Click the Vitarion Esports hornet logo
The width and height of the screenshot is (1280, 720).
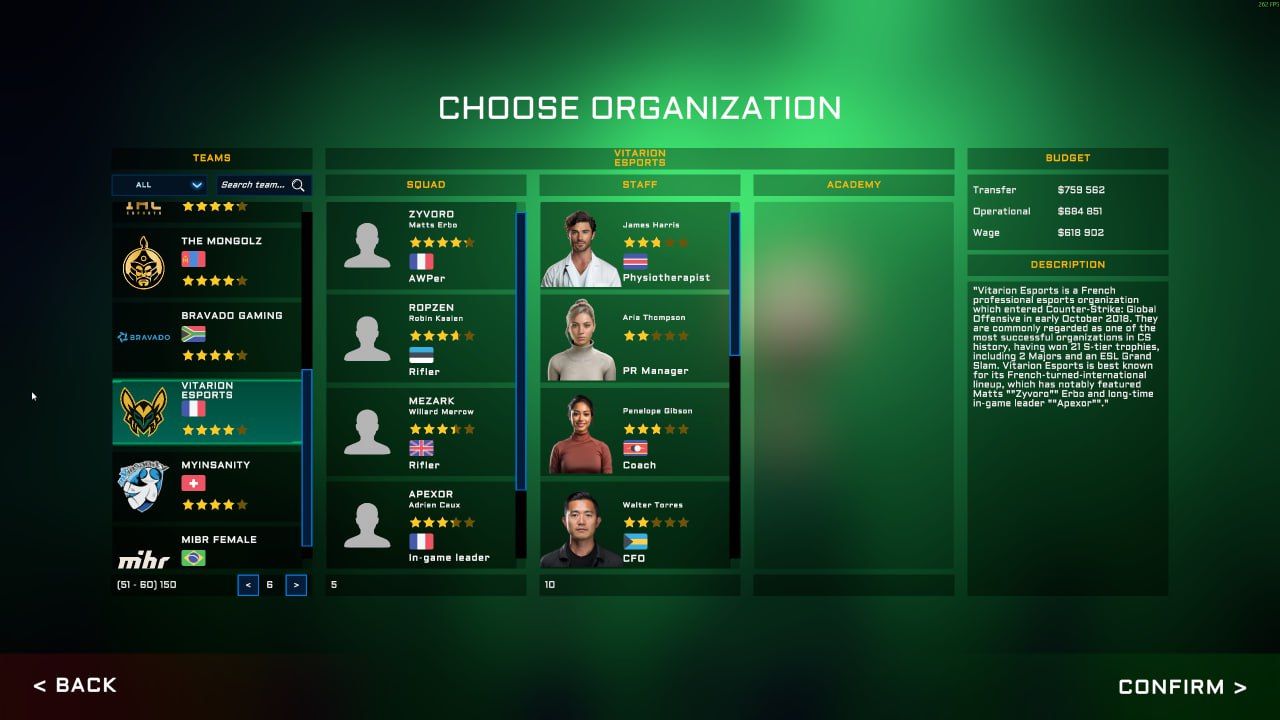[146, 410]
